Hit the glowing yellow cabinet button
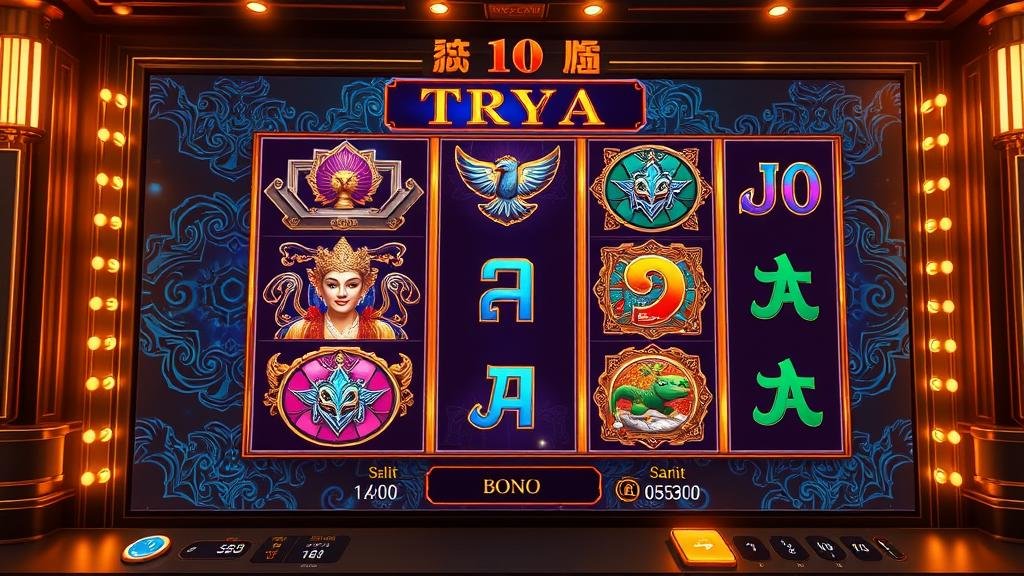 tap(702, 545)
